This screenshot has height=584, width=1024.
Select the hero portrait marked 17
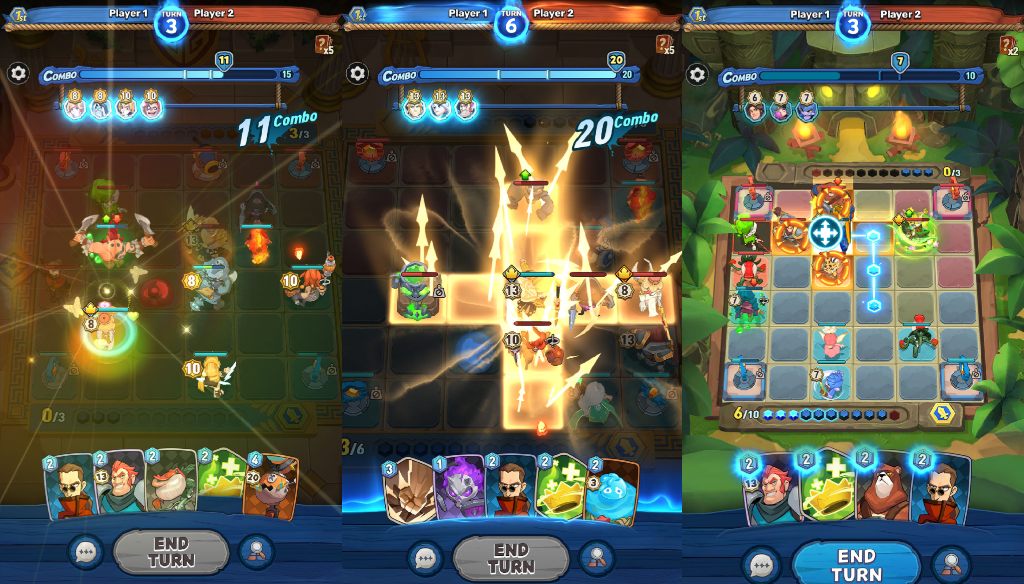click(x=416, y=109)
